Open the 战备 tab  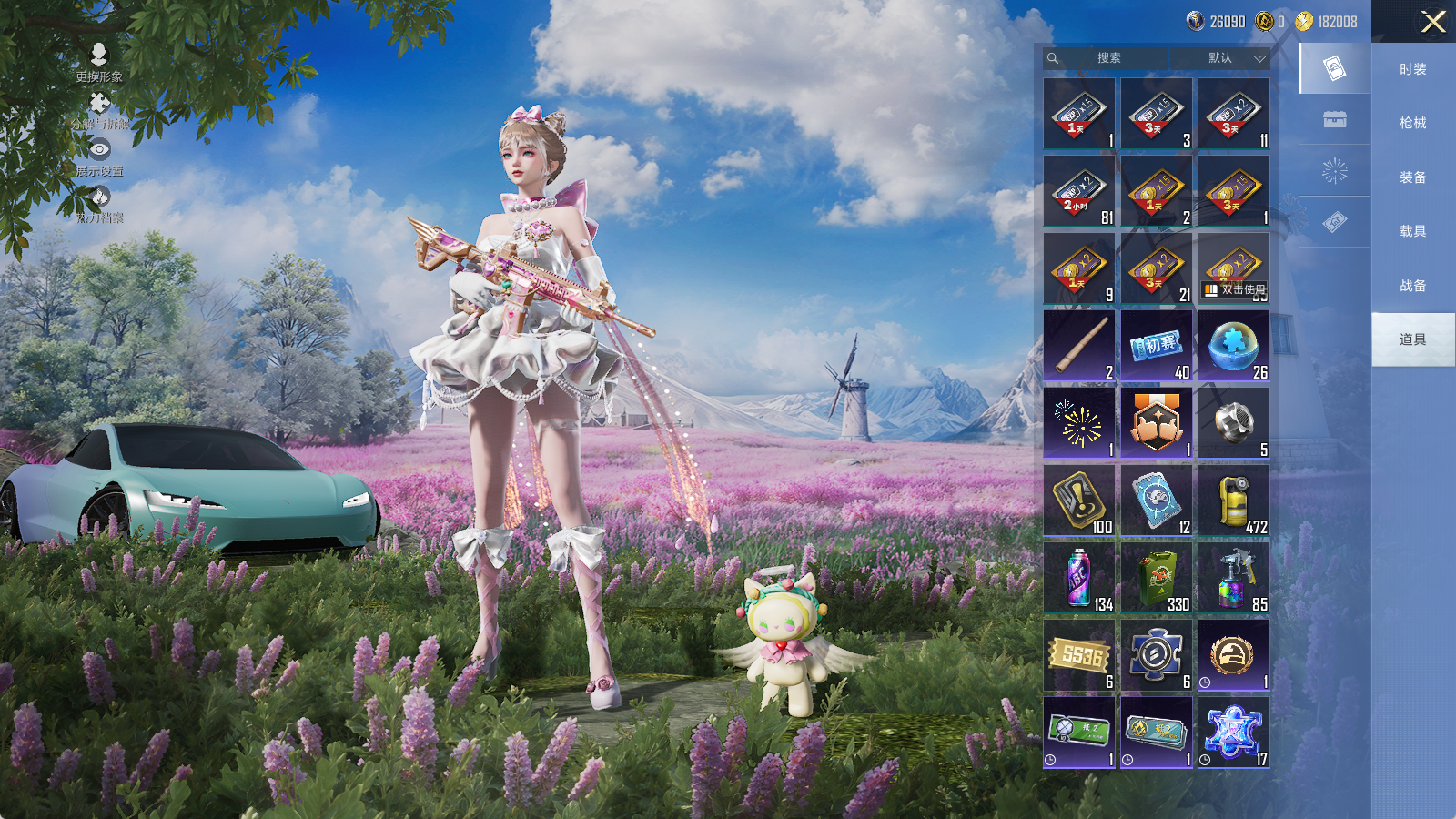(1412, 286)
